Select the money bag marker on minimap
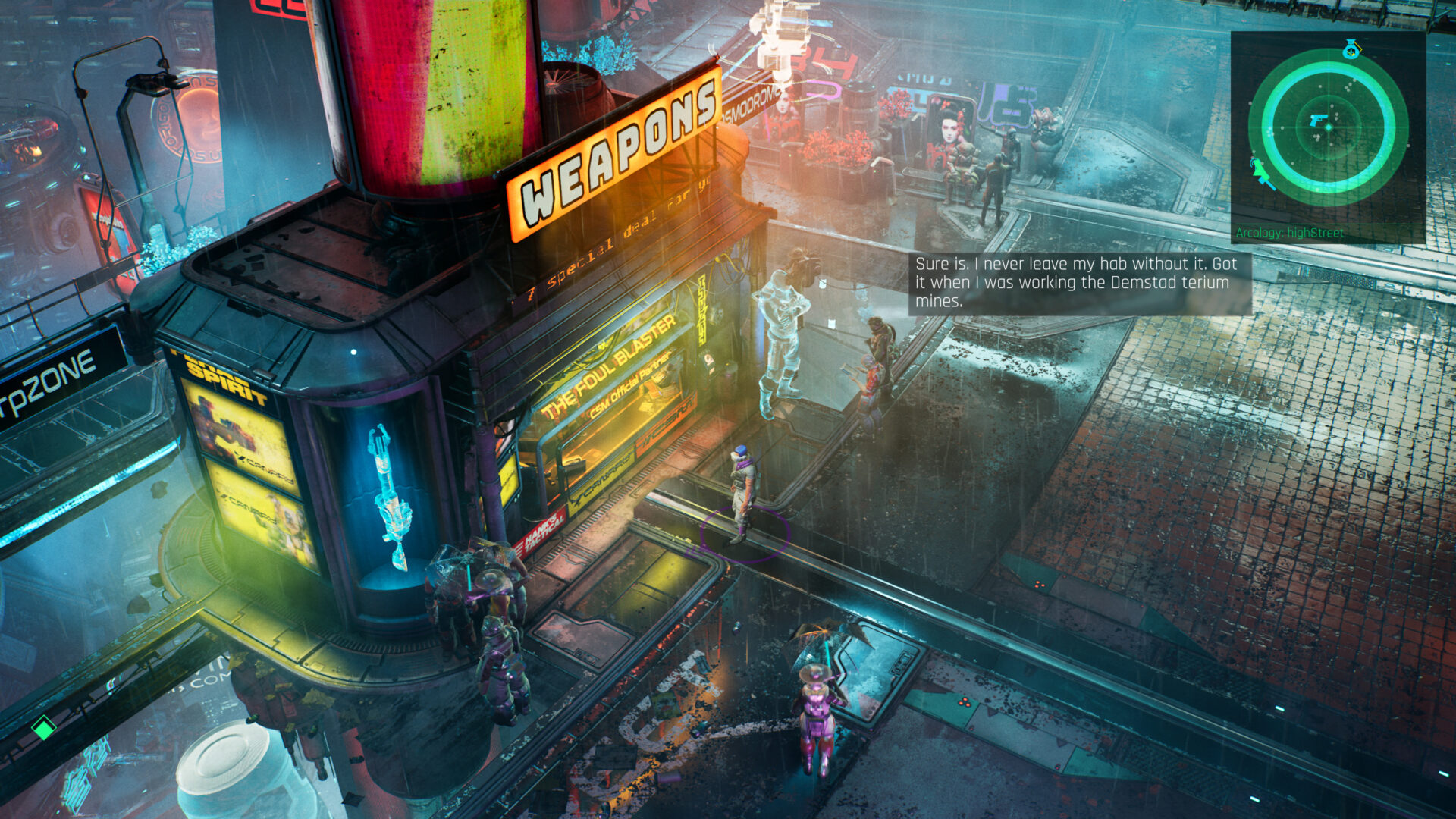The height and width of the screenshot is (819, 1456). [x=1351, y=51]
